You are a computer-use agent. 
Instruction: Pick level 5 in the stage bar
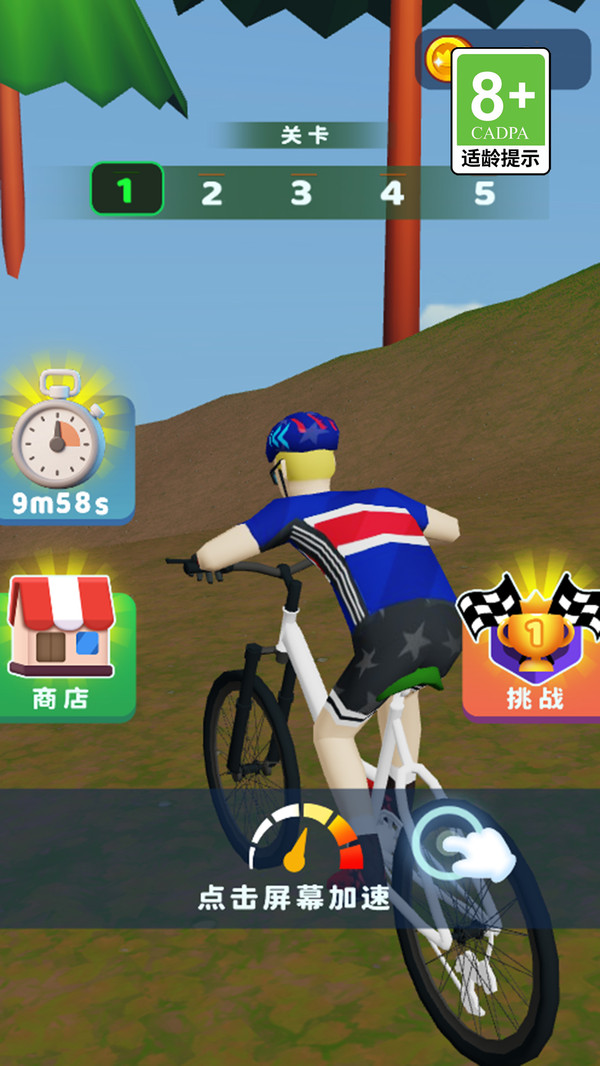point(484,191)
